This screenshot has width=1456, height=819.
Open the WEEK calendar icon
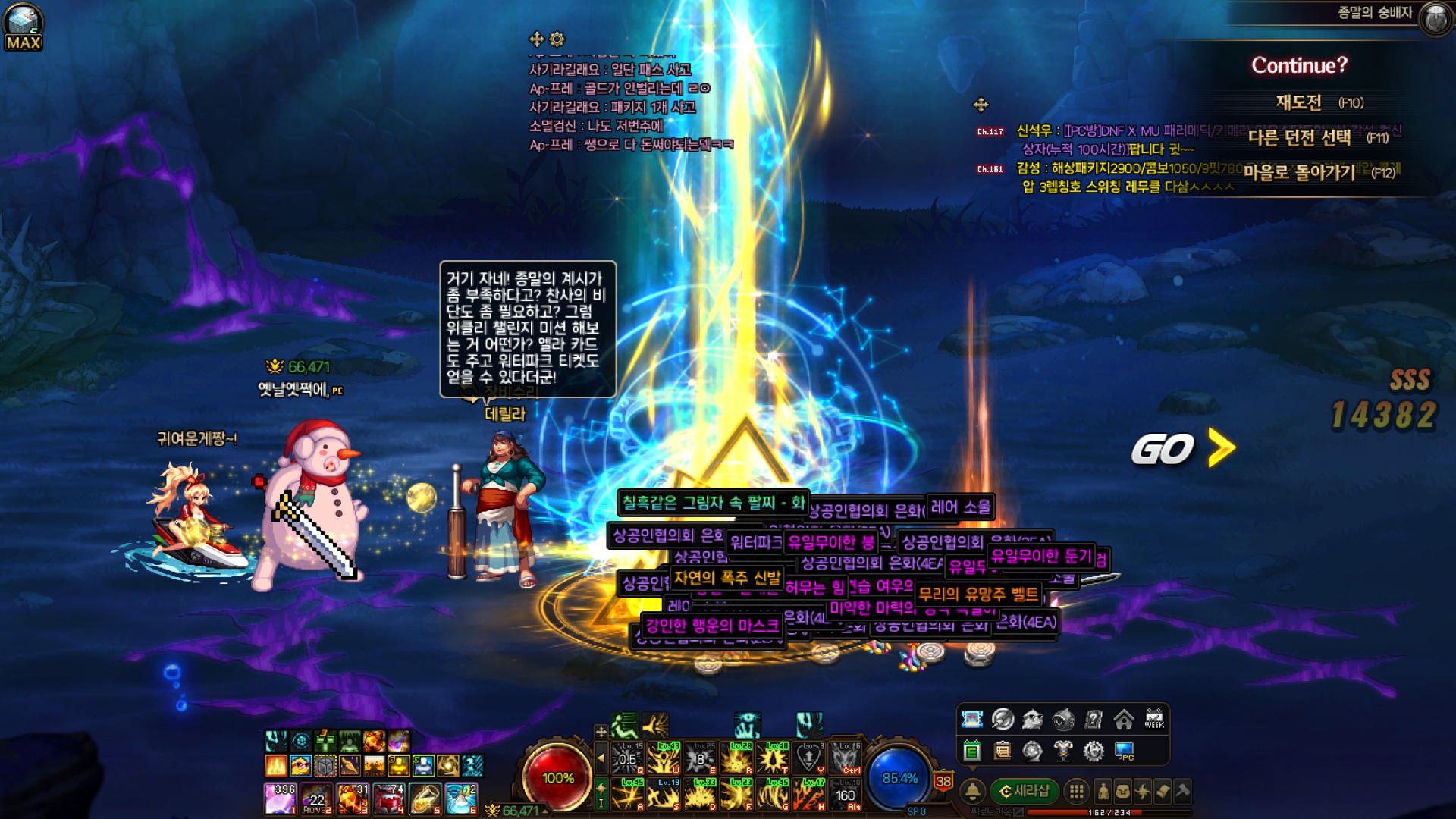[1154, 719]
